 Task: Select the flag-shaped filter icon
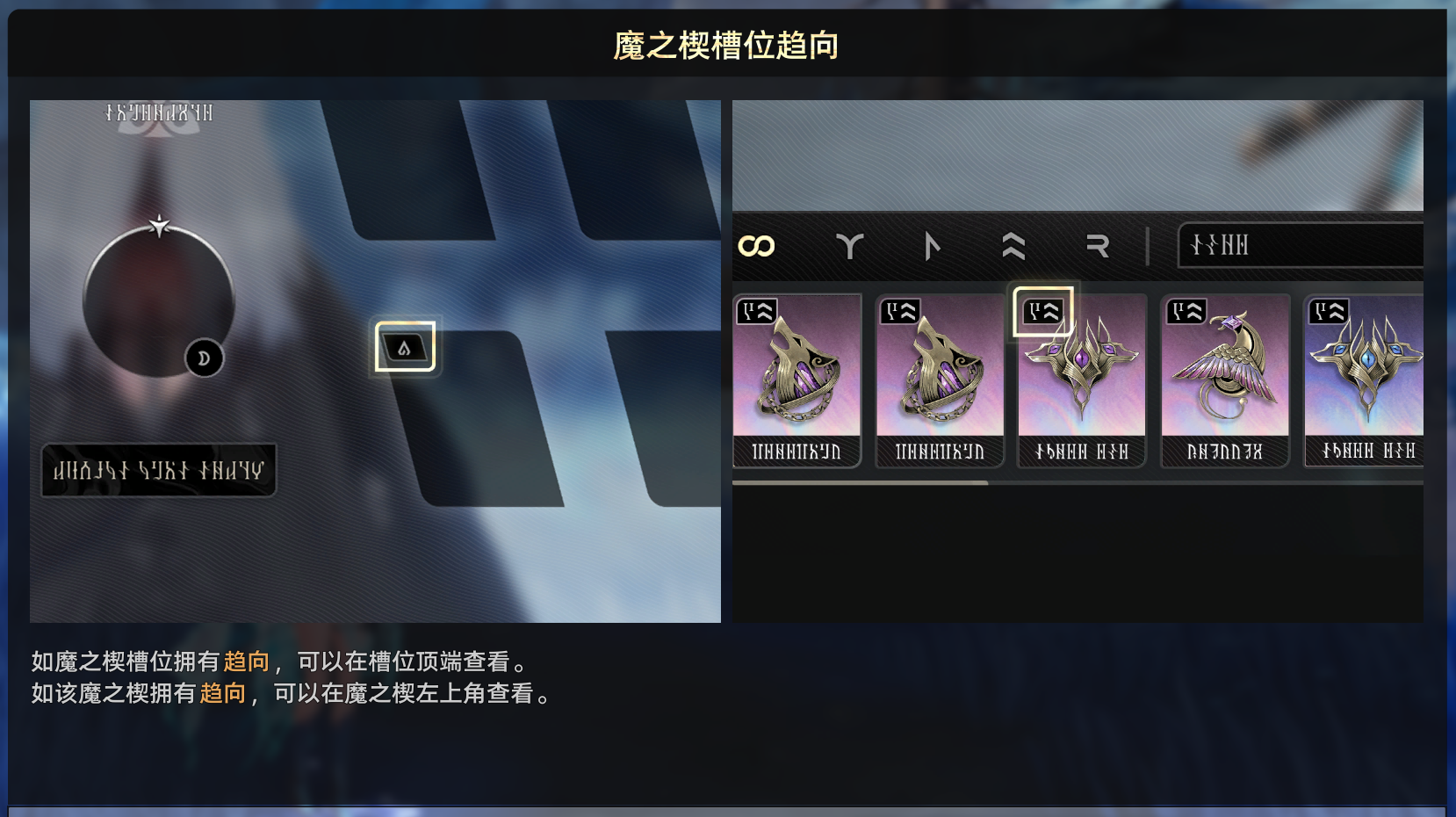click(x=931, y=247)
